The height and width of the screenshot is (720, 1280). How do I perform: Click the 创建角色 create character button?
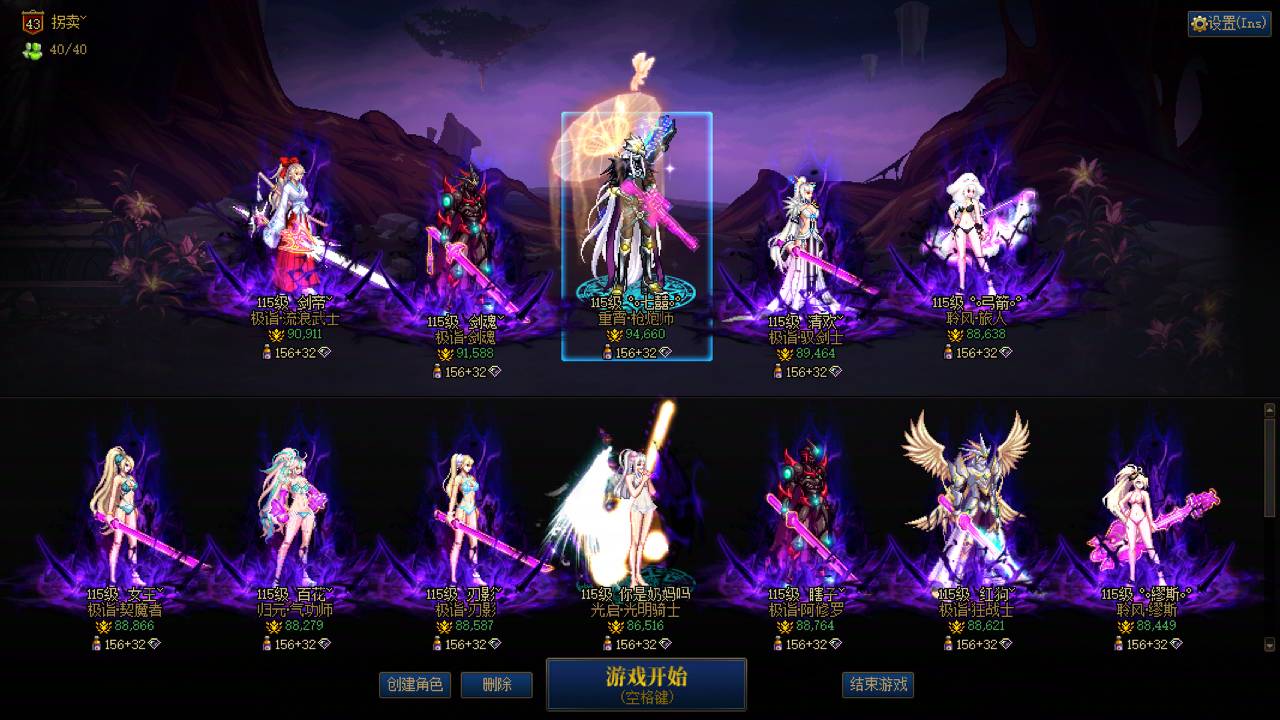[415, 685]
